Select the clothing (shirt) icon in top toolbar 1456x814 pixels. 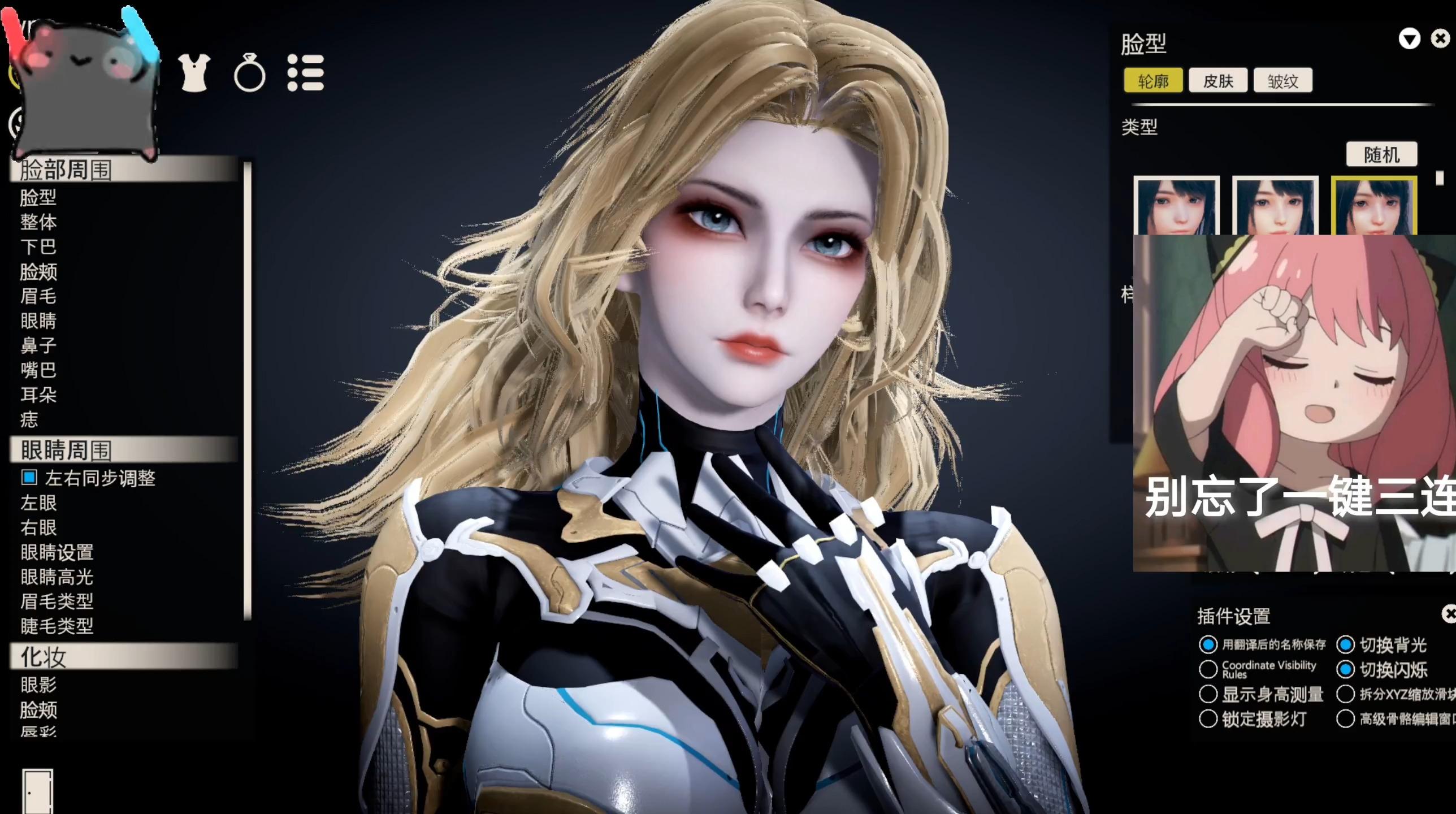(194, 73)
